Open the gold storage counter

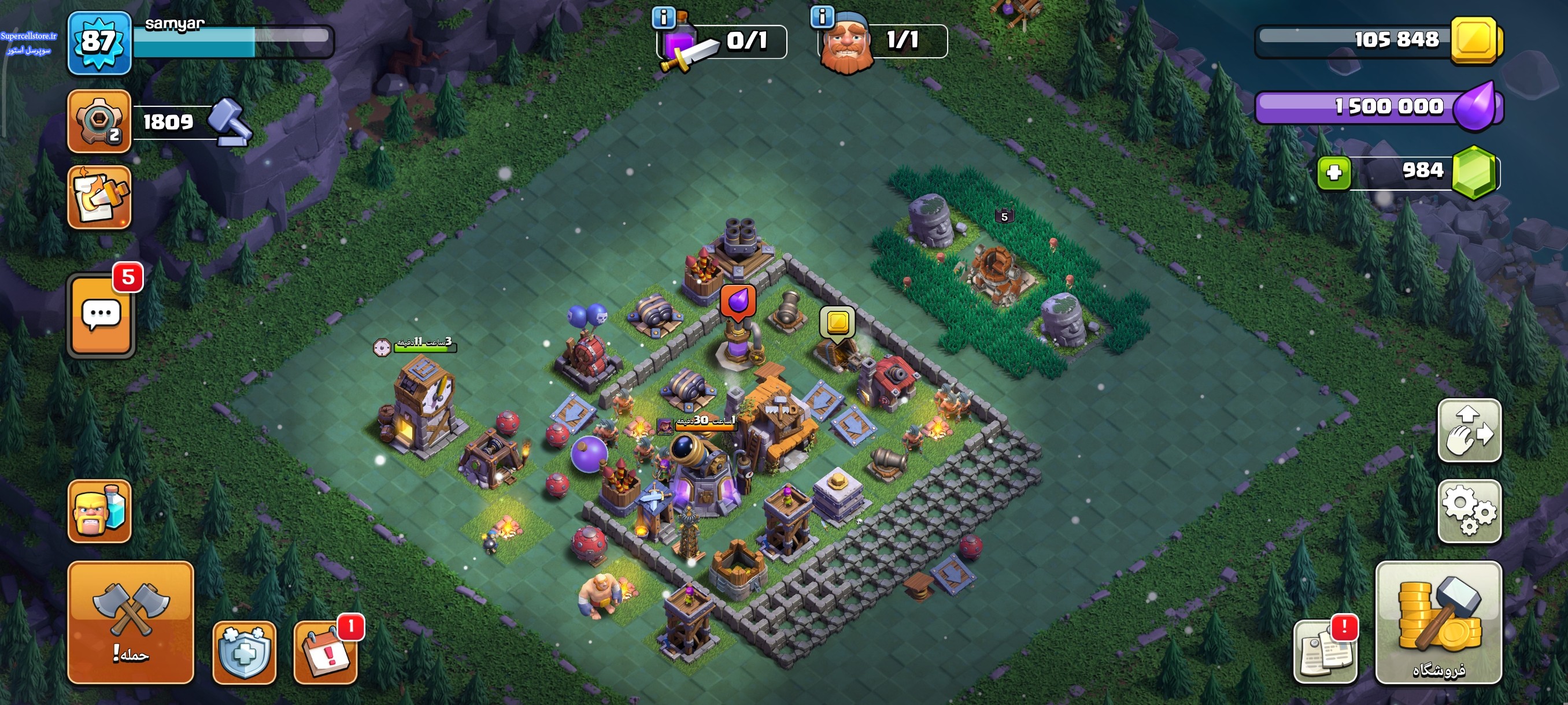coord(1379,40)
